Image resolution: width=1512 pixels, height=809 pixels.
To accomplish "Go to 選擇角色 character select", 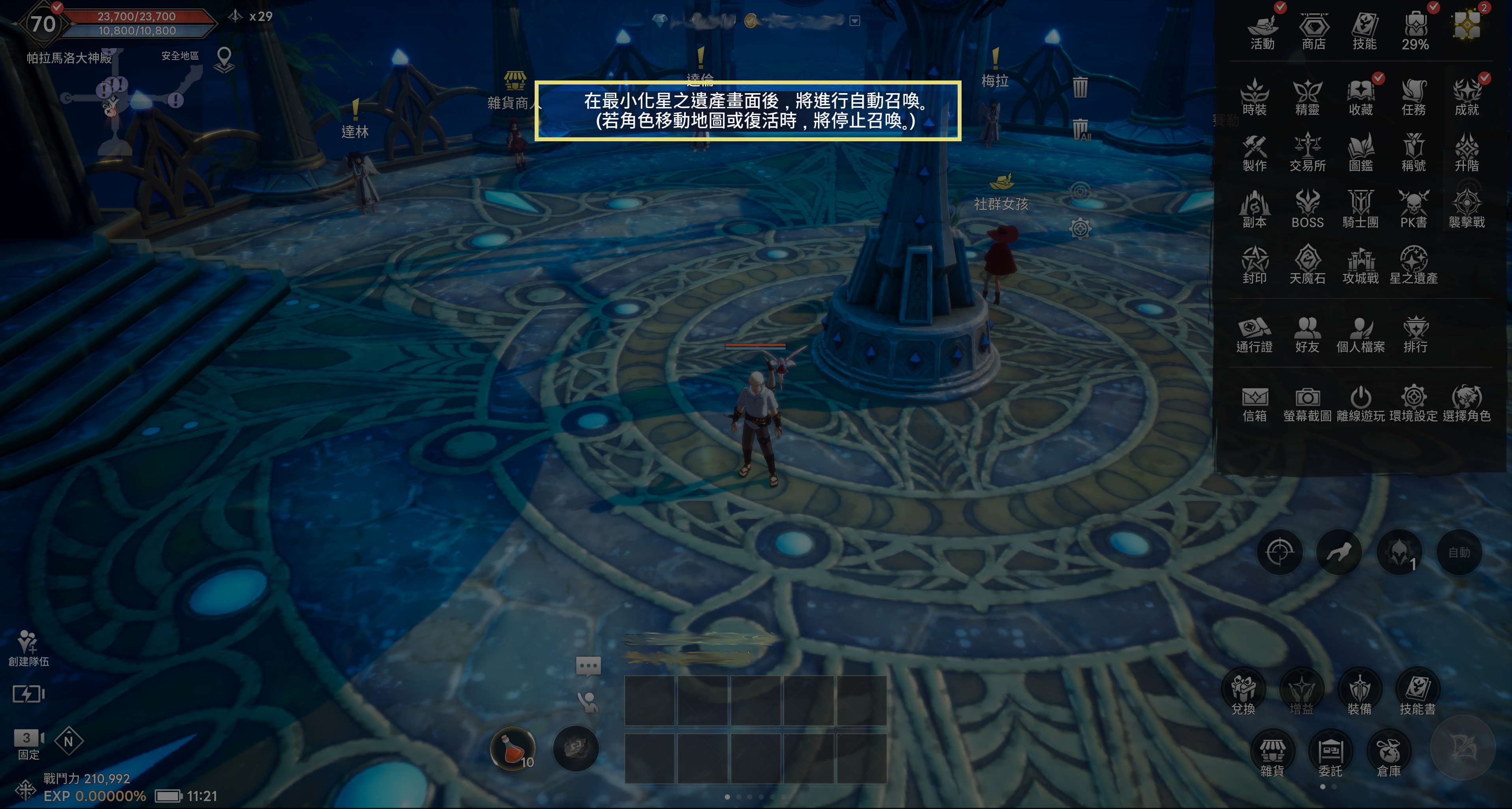I will [1466, 403].
